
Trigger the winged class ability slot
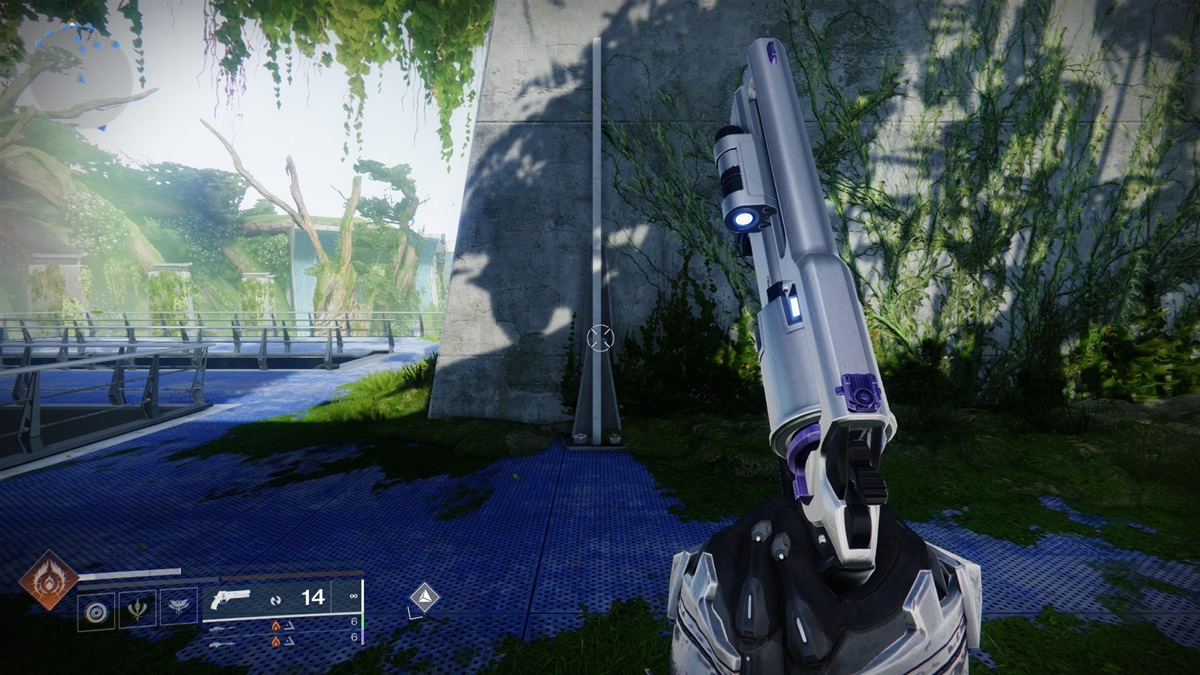pos(178,607)
